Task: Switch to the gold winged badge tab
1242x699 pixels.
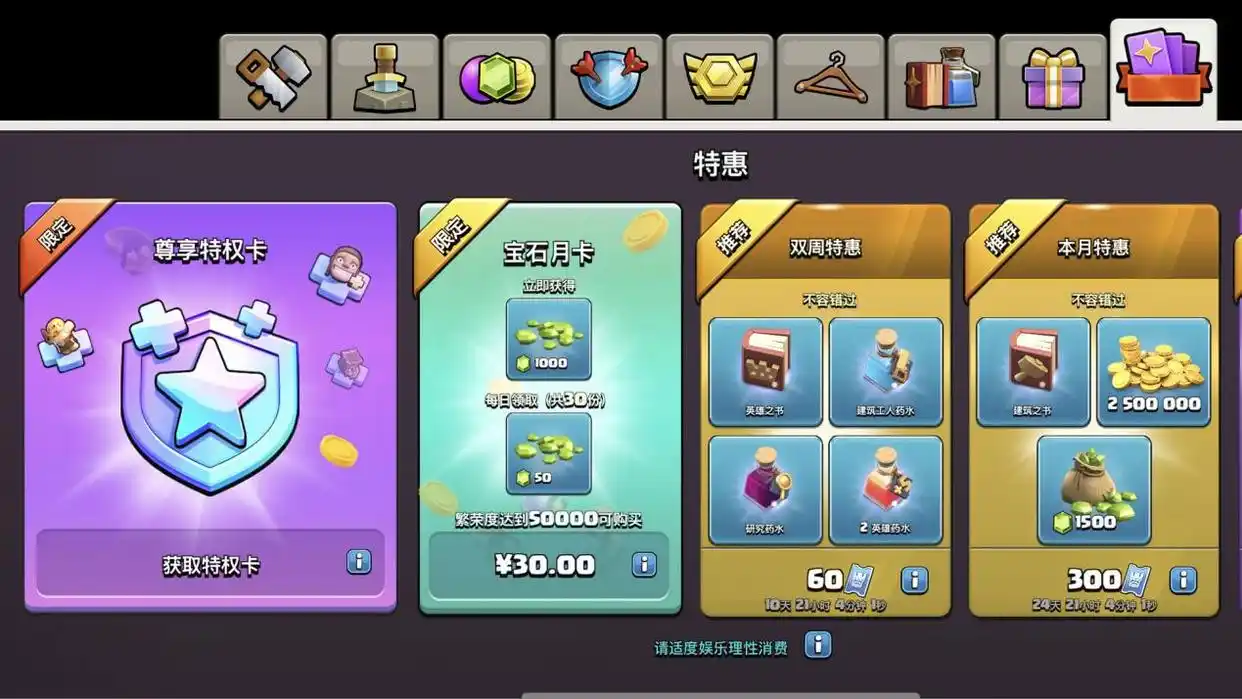Action: 719,77
